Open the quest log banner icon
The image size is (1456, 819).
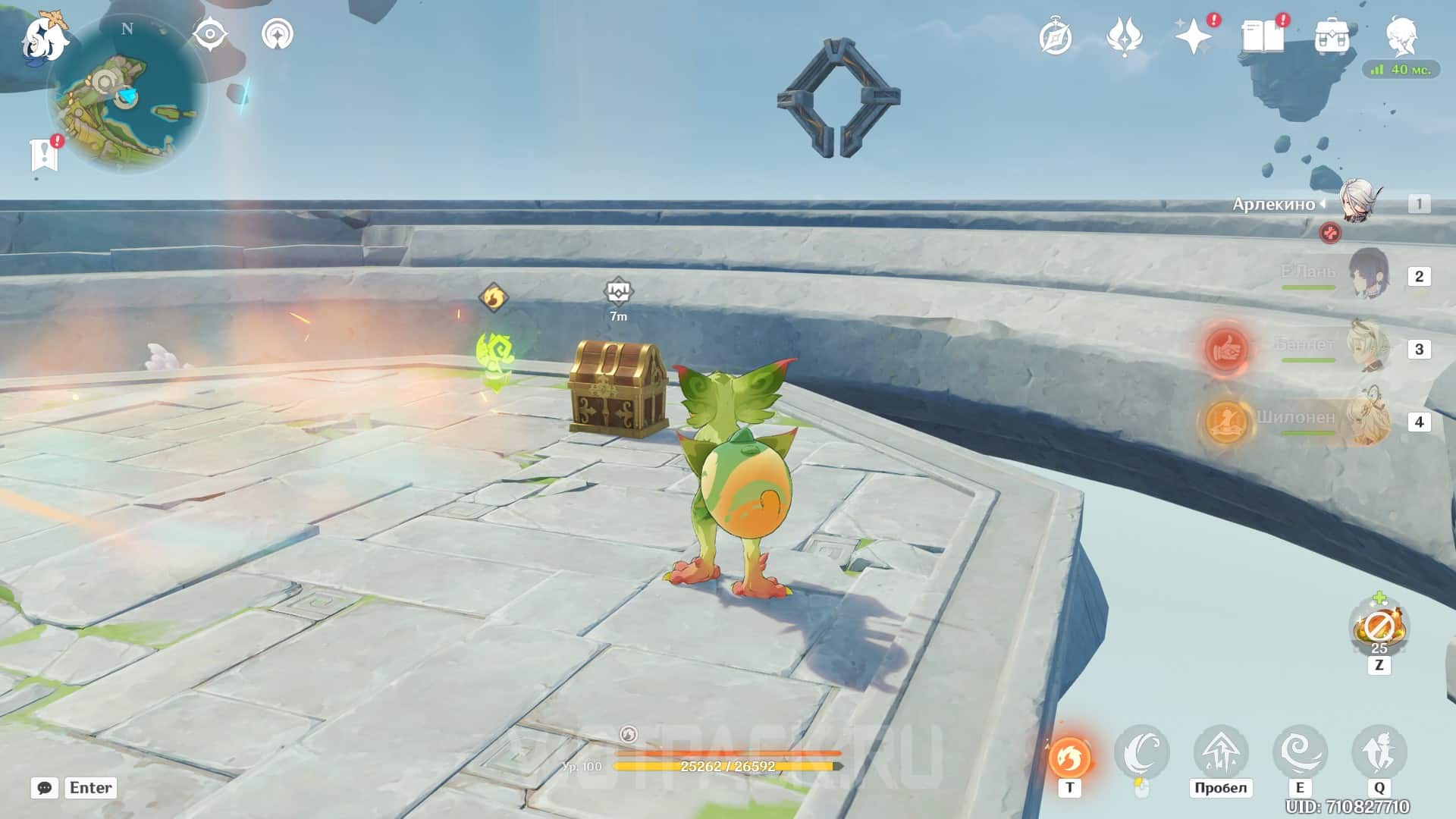[x=45, y=155]
